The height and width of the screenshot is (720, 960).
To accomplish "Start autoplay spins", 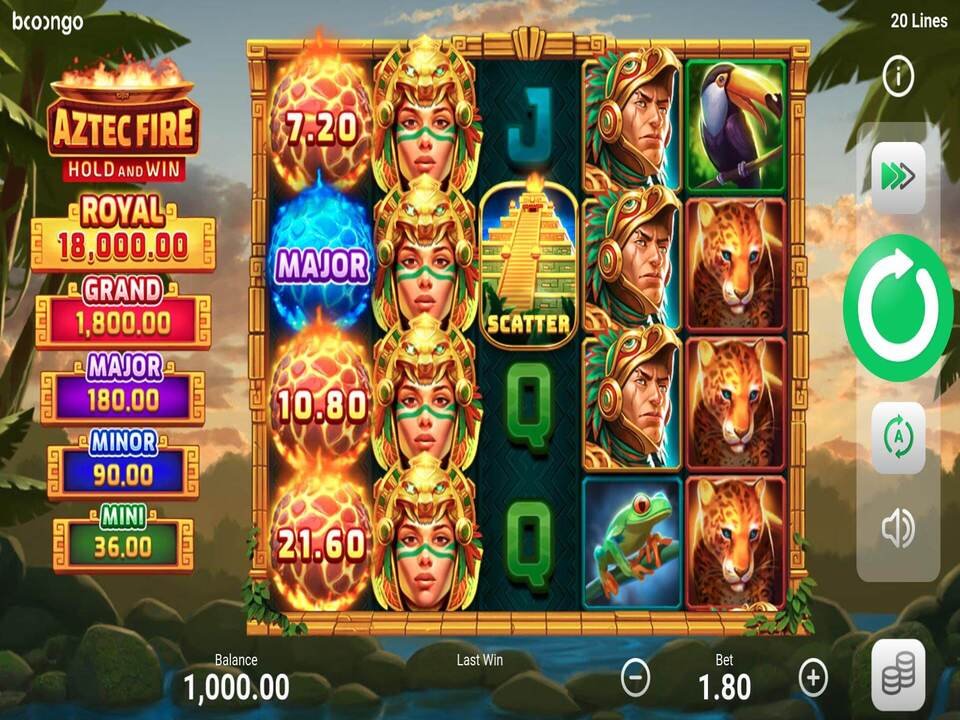I will 898,438.
